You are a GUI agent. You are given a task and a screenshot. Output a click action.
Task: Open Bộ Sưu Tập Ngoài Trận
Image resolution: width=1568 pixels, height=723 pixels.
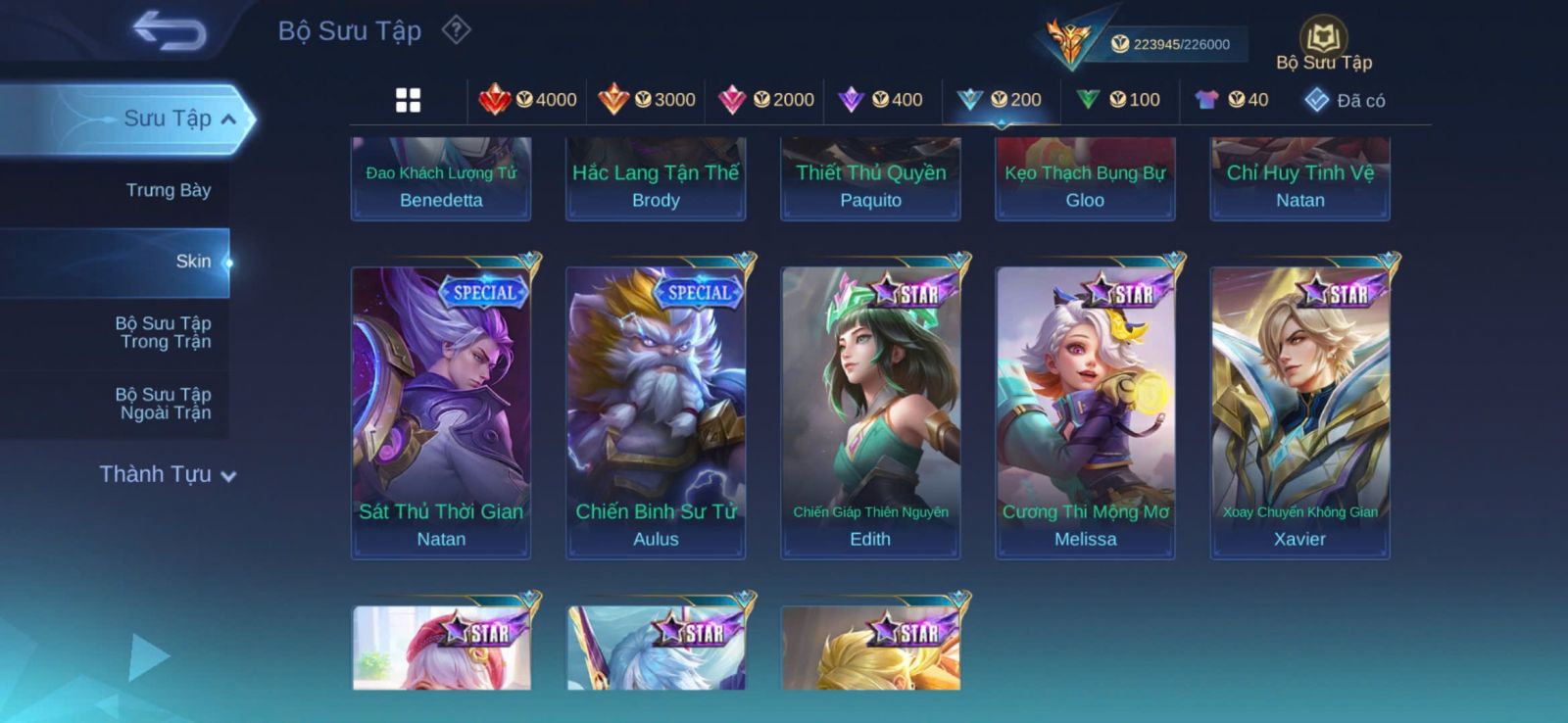coord(164,404)
